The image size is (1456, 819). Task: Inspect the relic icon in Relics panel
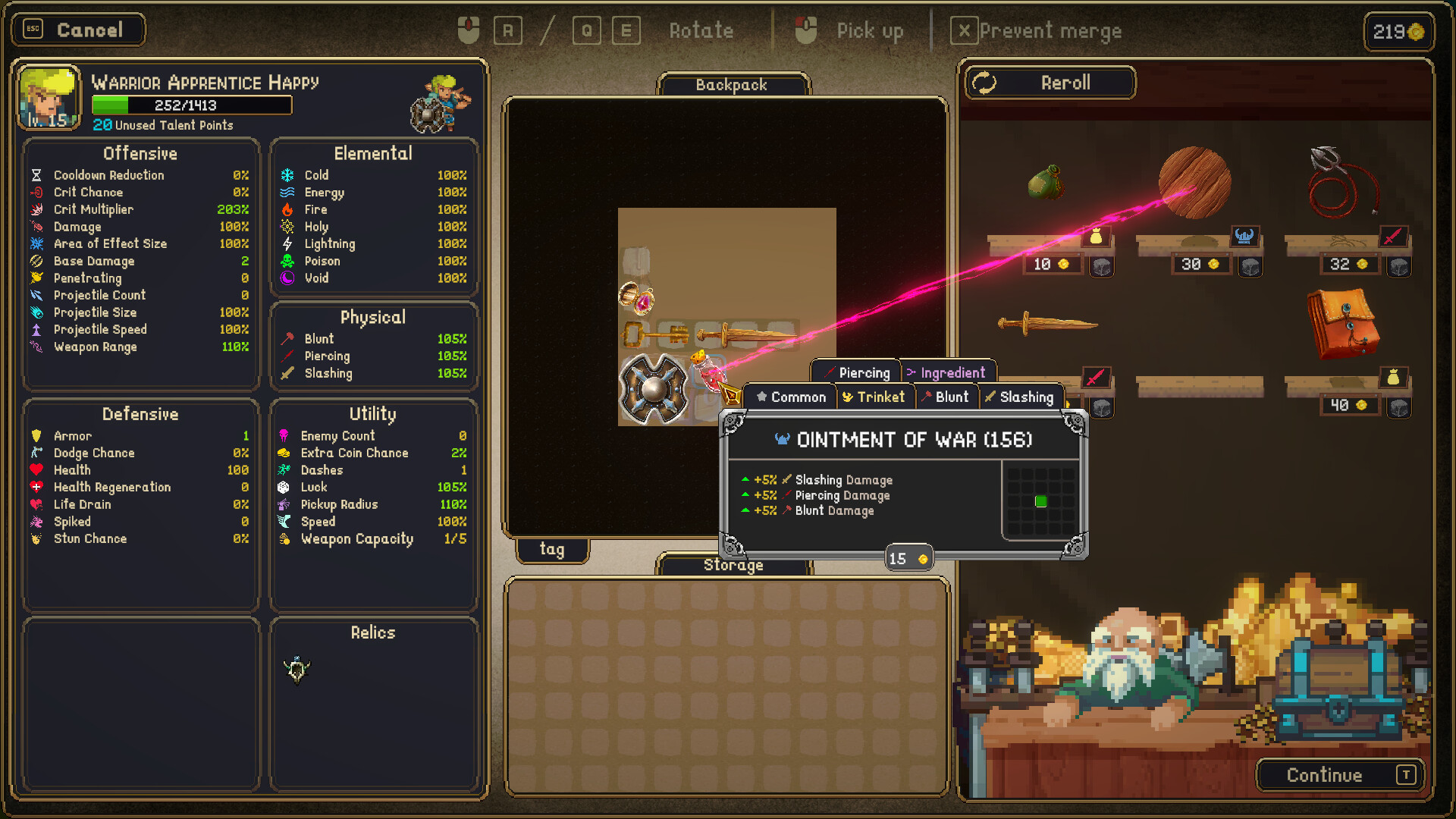297,670
